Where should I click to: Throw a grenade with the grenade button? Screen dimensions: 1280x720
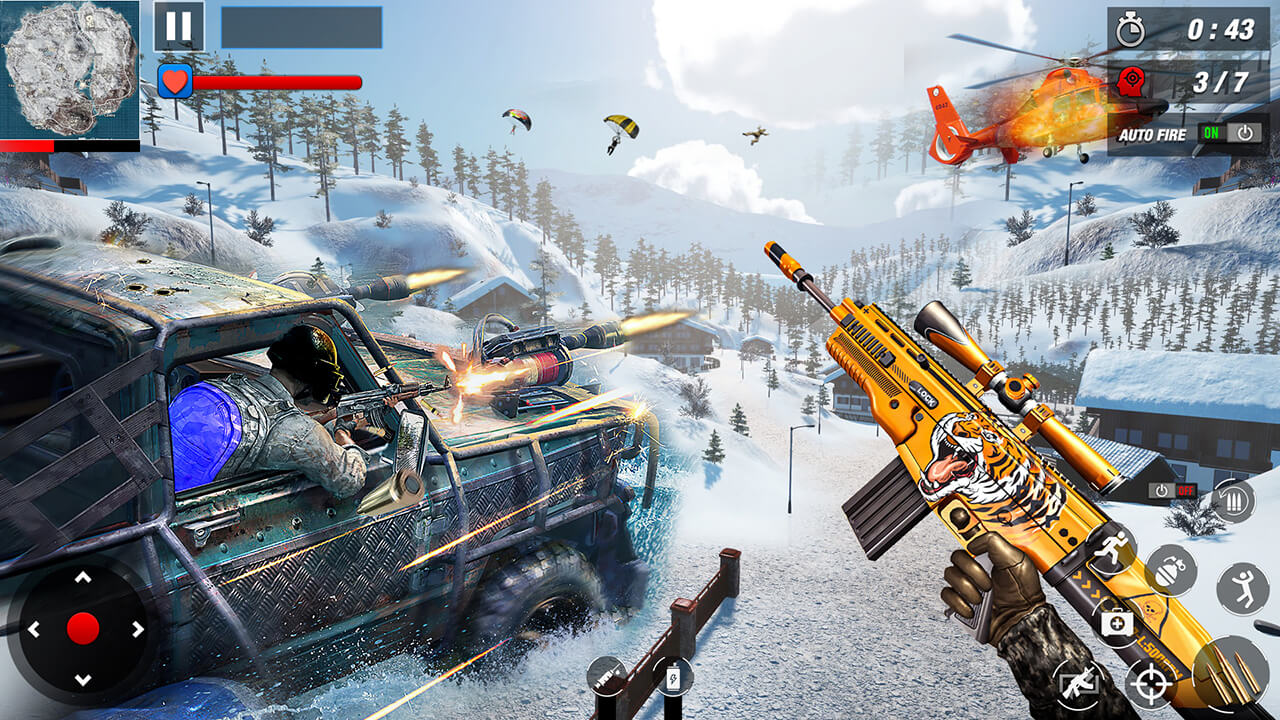pos(1171,570)
